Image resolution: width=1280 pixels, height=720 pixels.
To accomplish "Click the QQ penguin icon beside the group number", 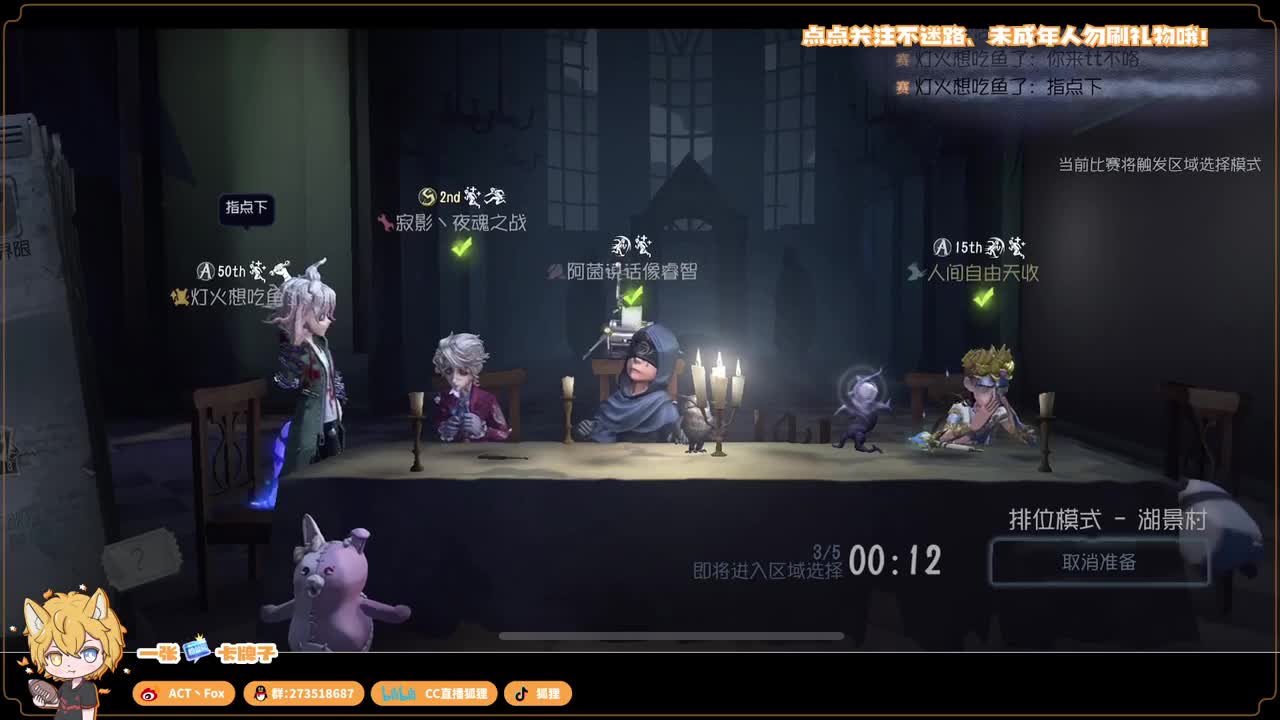I will [260, 693].
